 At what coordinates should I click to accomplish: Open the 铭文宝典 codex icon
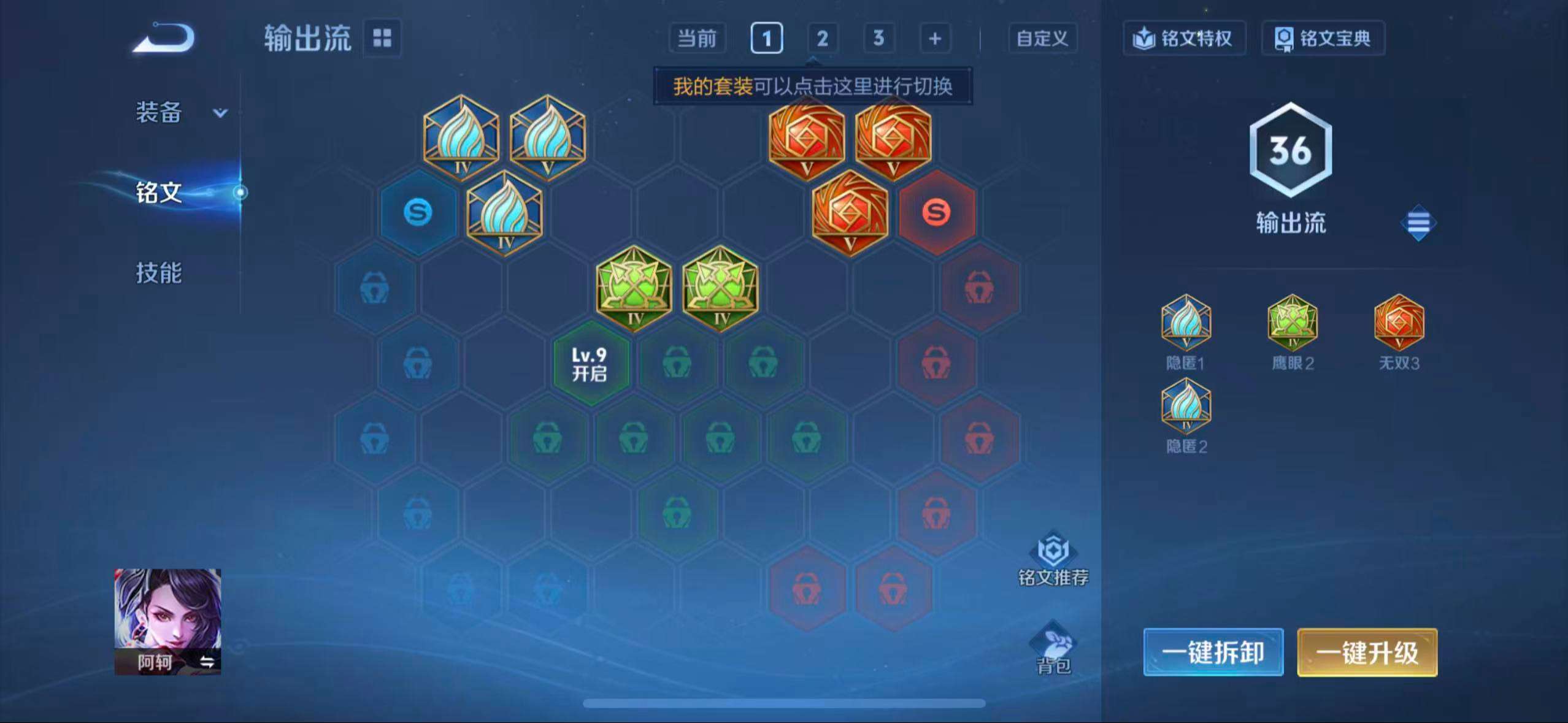click(1323, 38)
